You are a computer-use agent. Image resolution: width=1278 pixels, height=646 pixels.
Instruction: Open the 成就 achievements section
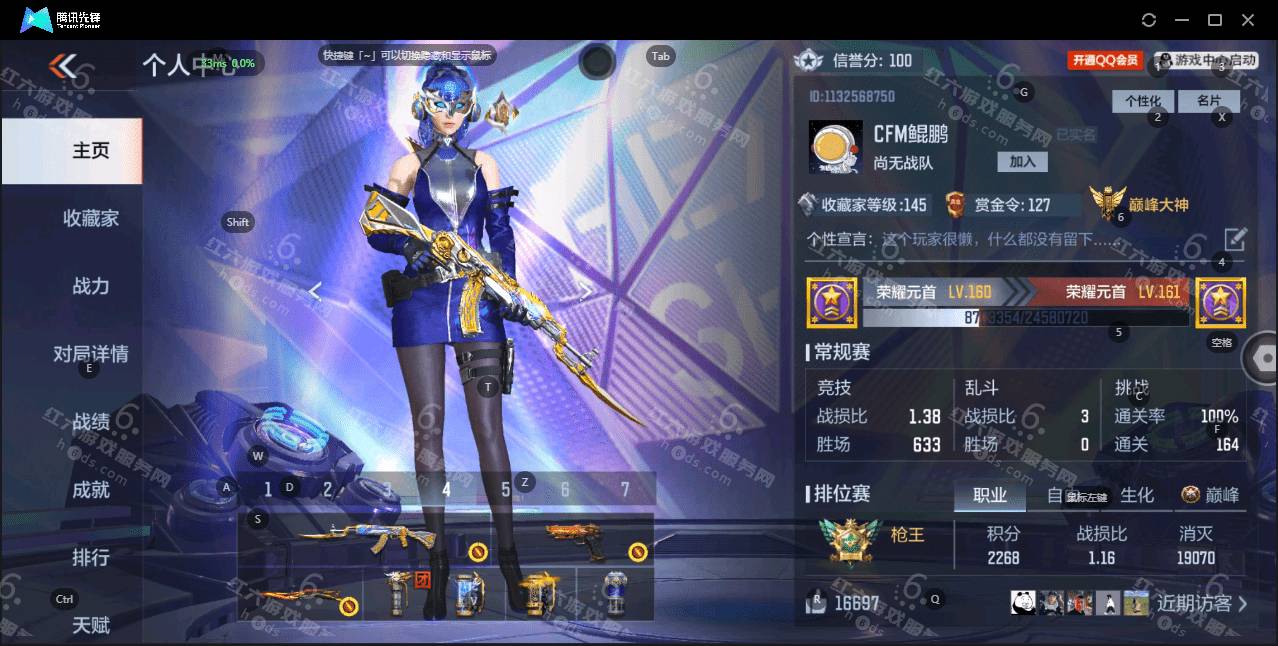tap(90, 490)
